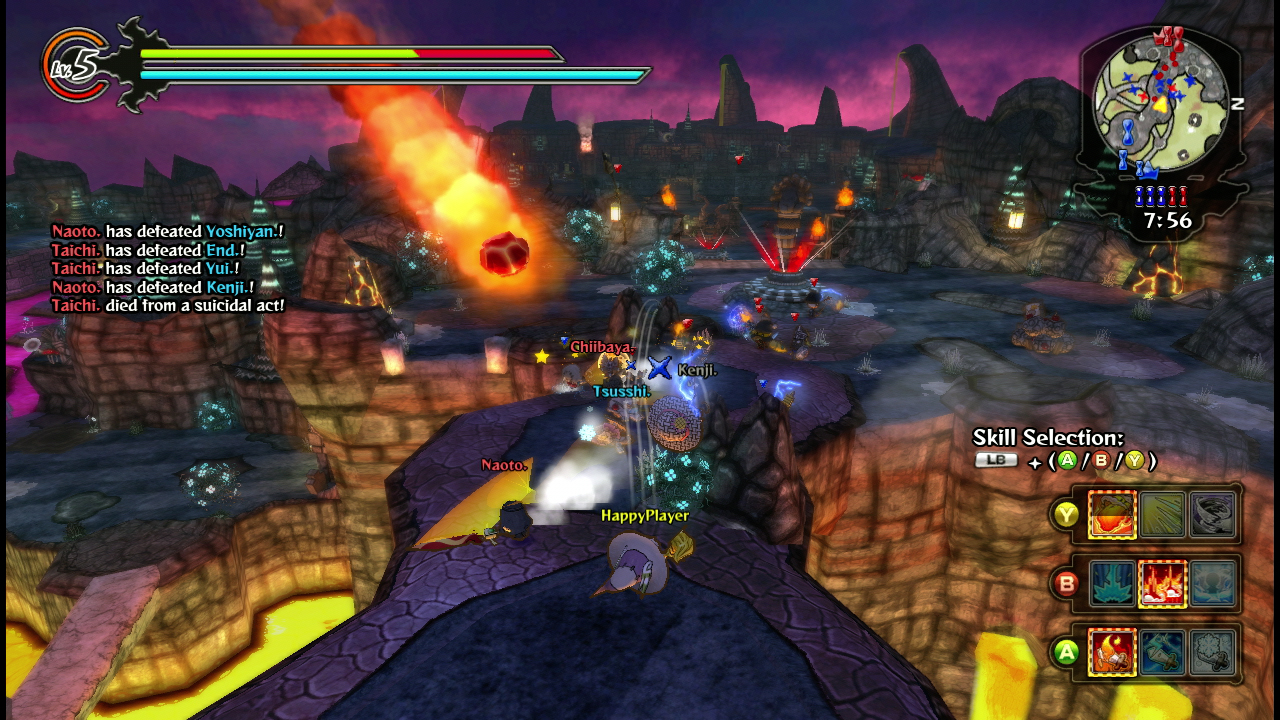The width and height of the screenshot is (1280, 720).
Task: Select the tornado skill in the Y row
Action: coord(1214,513)
